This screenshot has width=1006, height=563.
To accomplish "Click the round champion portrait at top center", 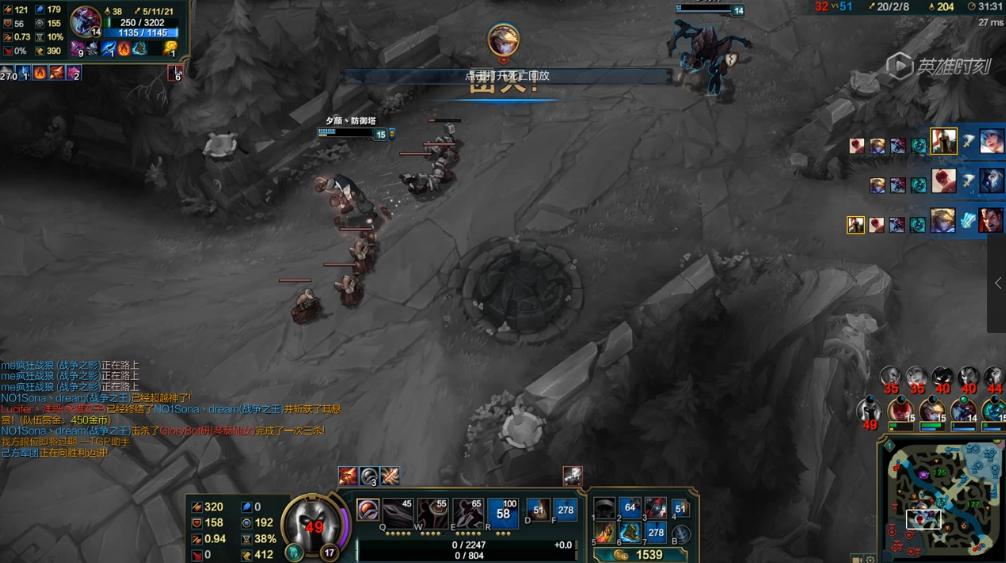I will [x=503, y=40].
